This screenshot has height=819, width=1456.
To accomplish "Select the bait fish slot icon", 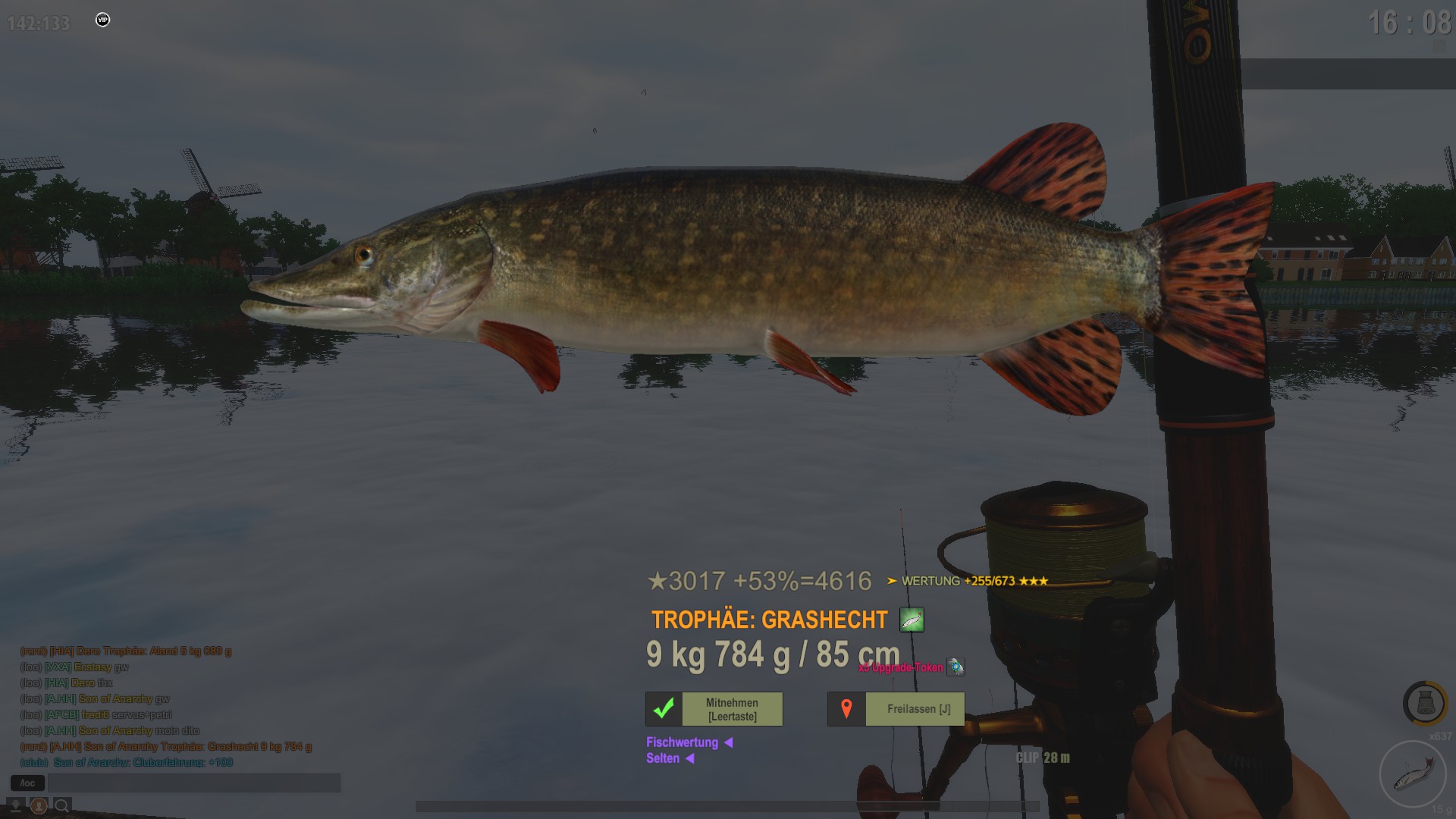I will tap(1413, 773).
